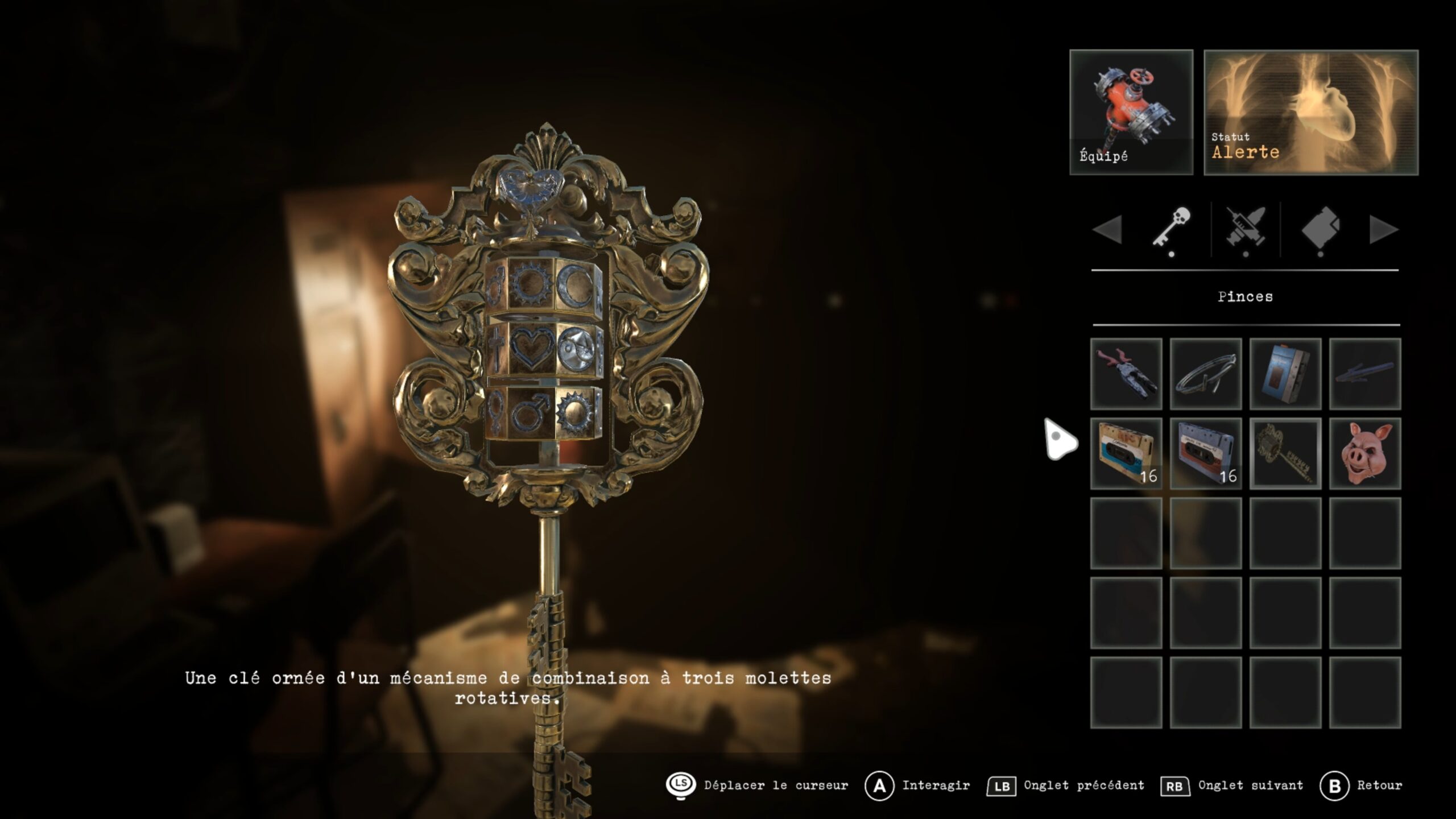The height and width of the screenshot is (819, 1456).
Task: Select the ornate combination key slot
Action: coord(1285,453)
